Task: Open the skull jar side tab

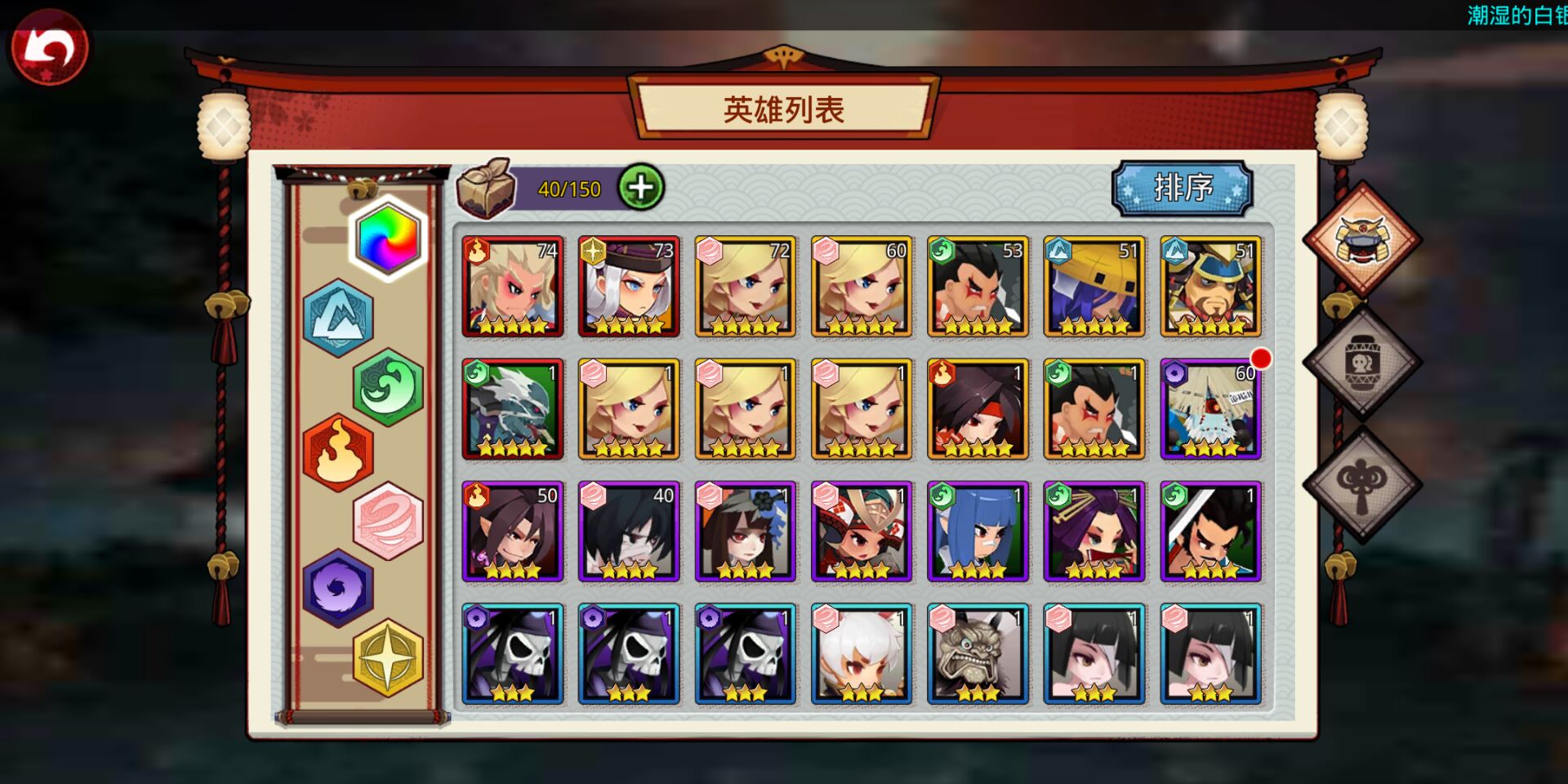Action: click(1361, 362)
